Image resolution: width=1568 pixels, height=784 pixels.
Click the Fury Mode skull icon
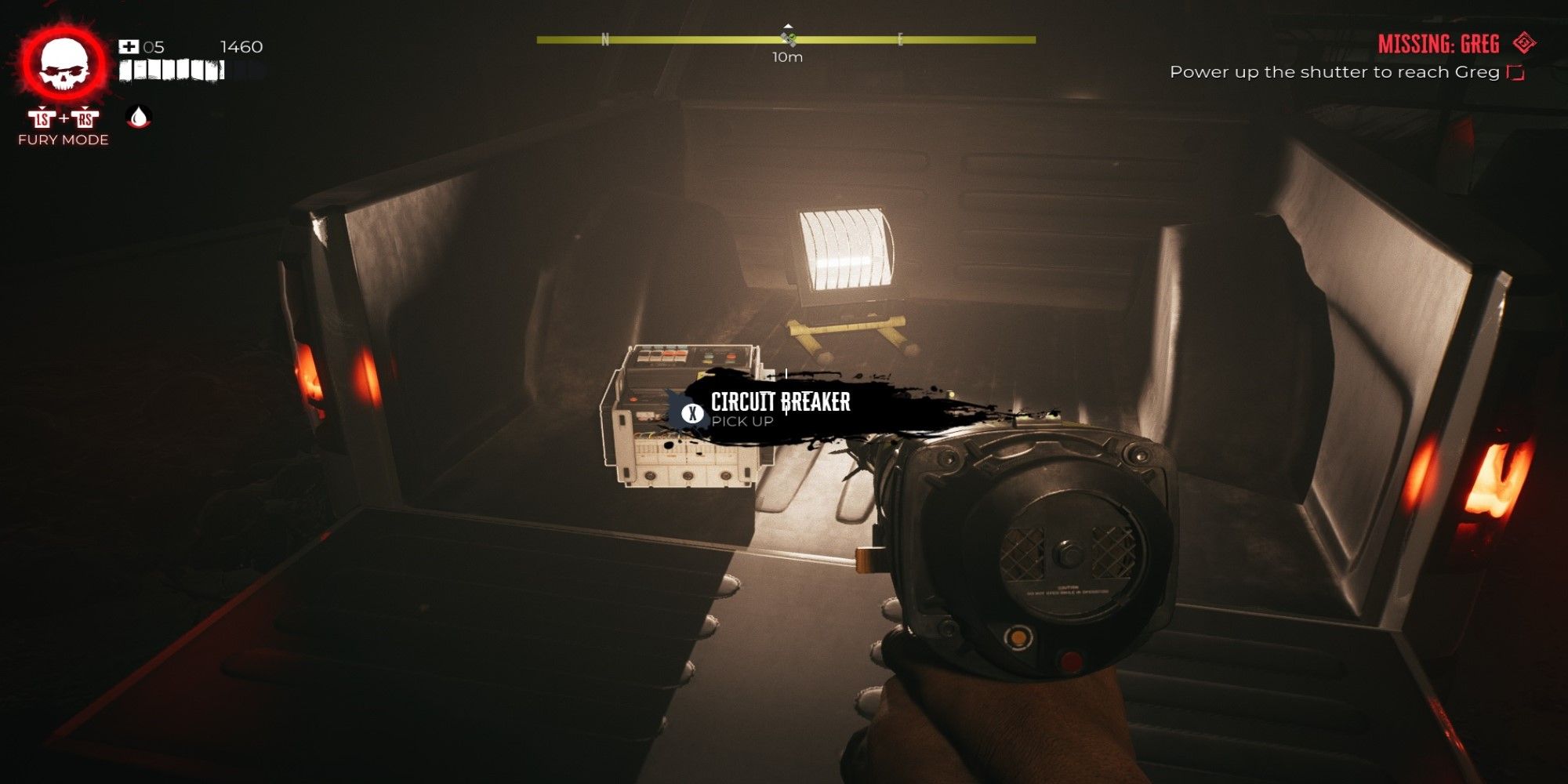(x=64, y=66)
